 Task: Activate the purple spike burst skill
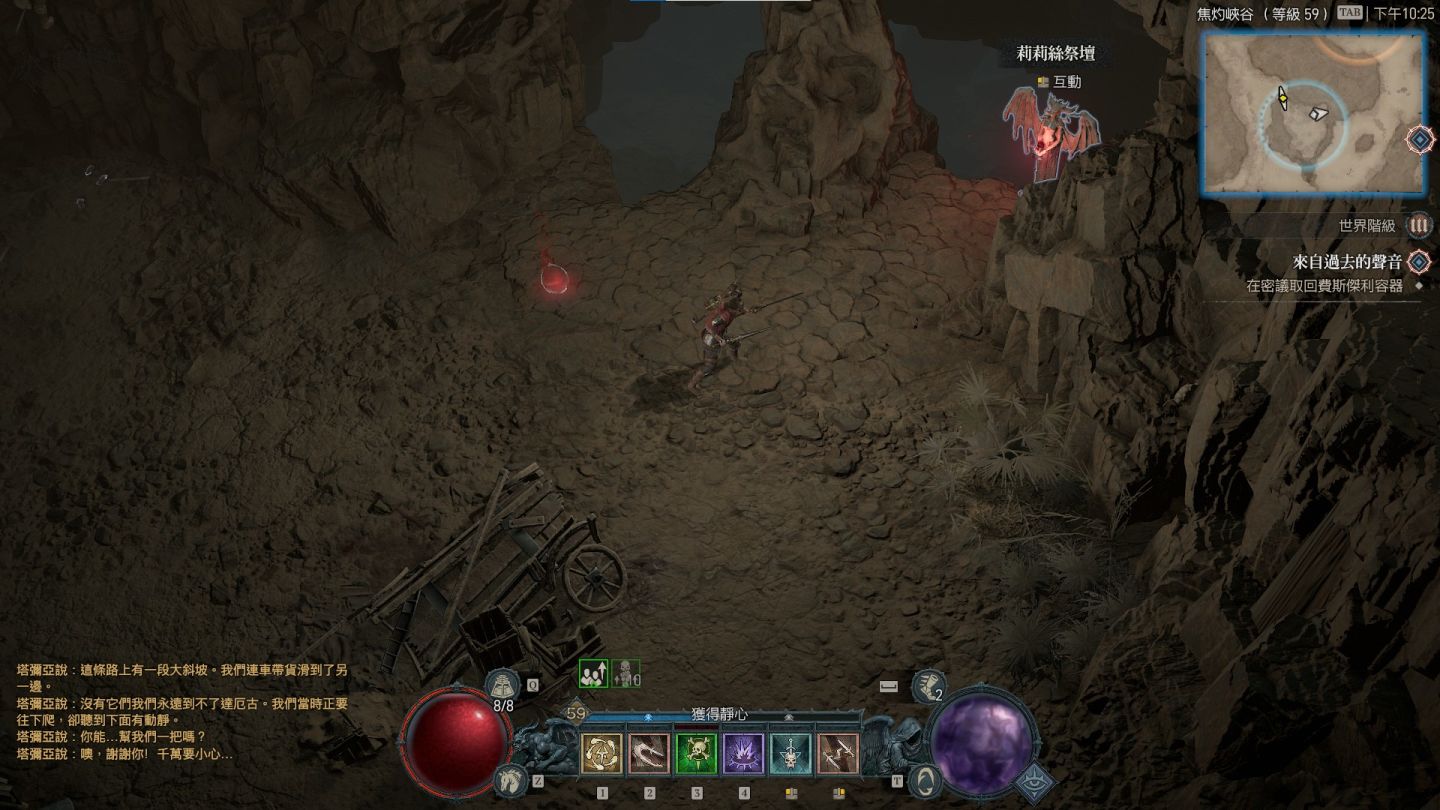[744, 754]
